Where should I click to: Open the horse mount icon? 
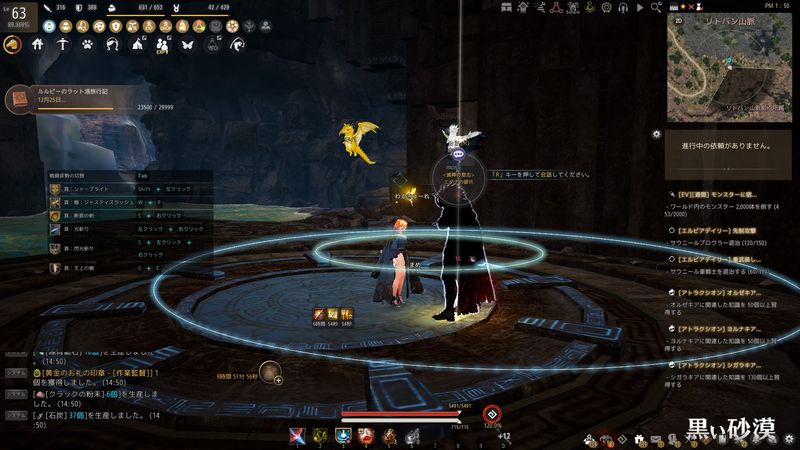pos(14,44)
